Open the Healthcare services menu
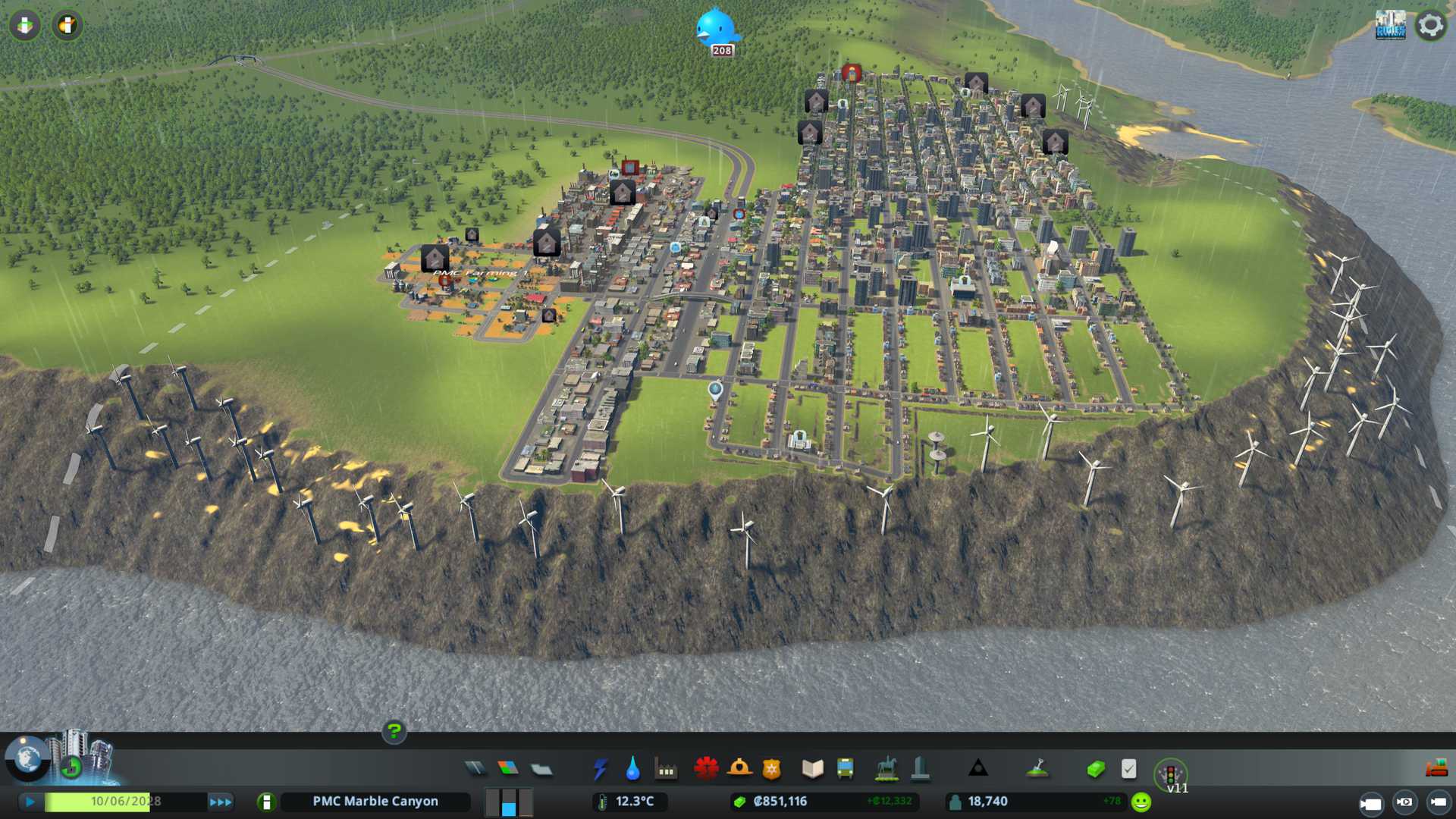The image size is (1456, 819). pos(706,768)
